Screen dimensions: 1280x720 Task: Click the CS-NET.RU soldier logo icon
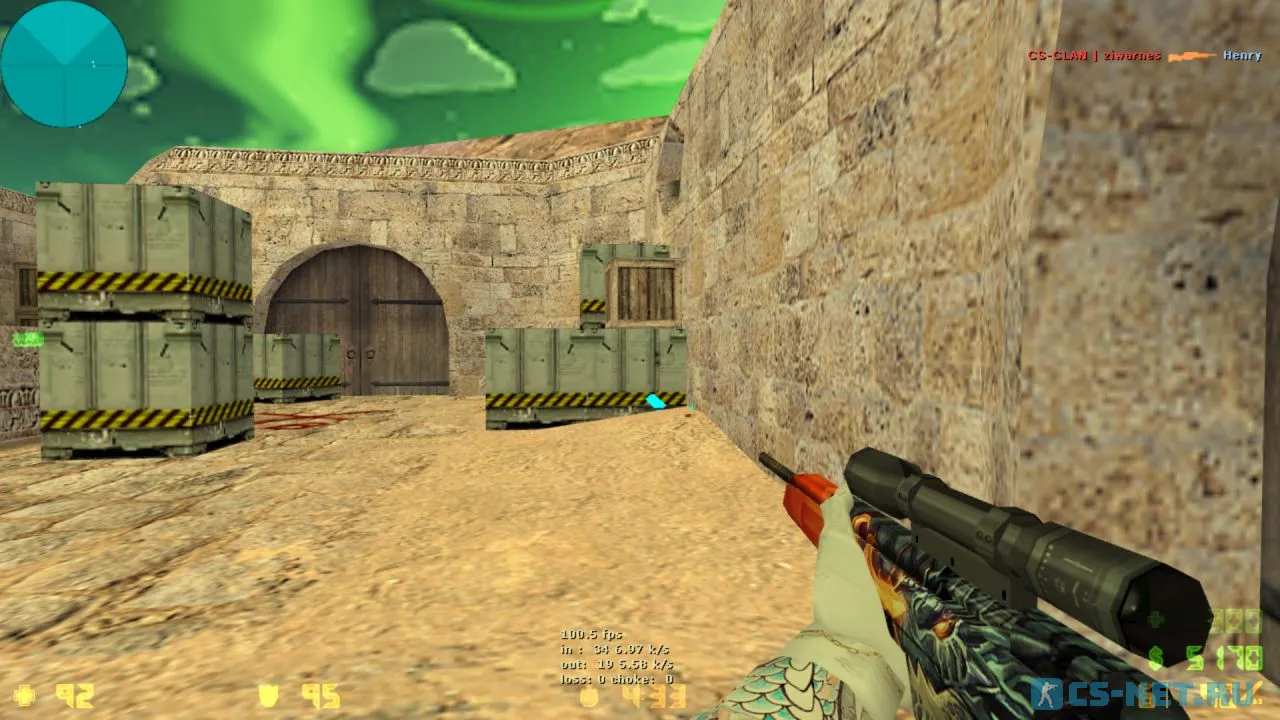(1046, 692)
